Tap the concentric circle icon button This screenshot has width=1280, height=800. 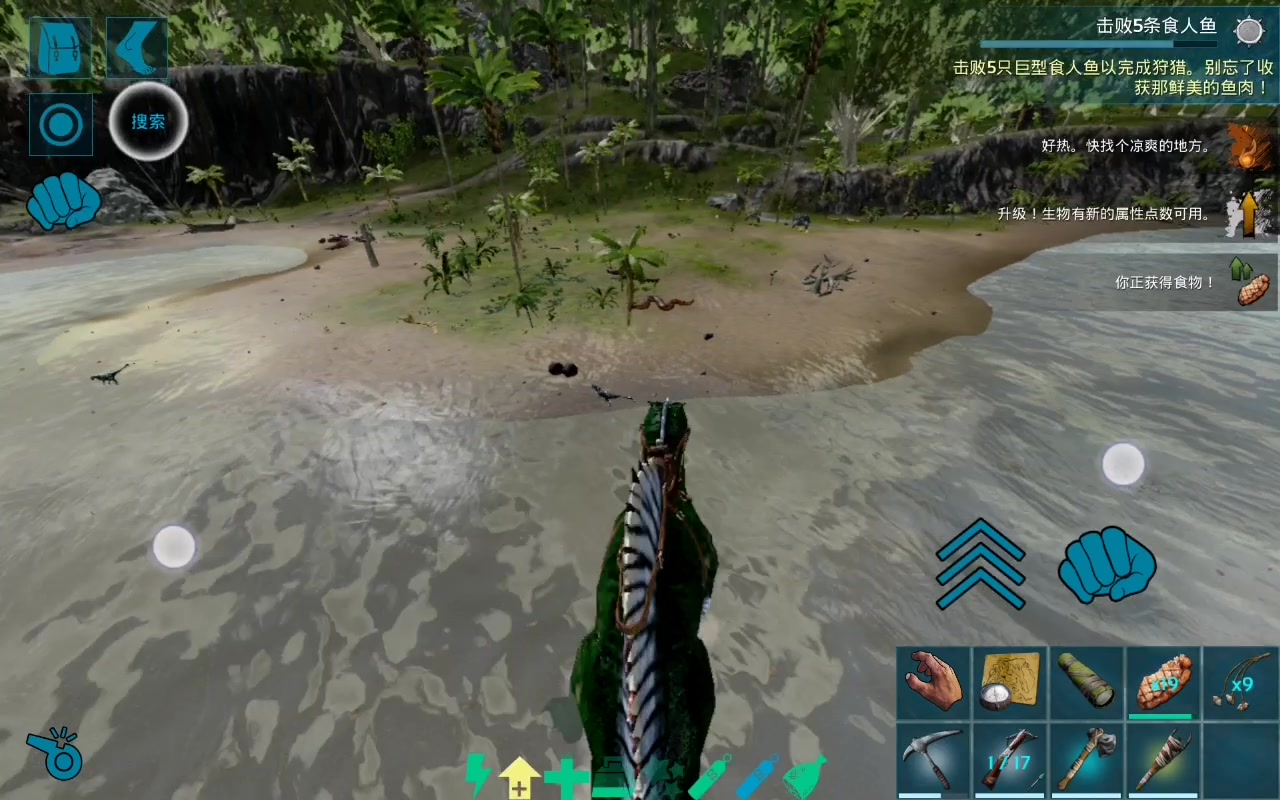click(x=60, y=124)
